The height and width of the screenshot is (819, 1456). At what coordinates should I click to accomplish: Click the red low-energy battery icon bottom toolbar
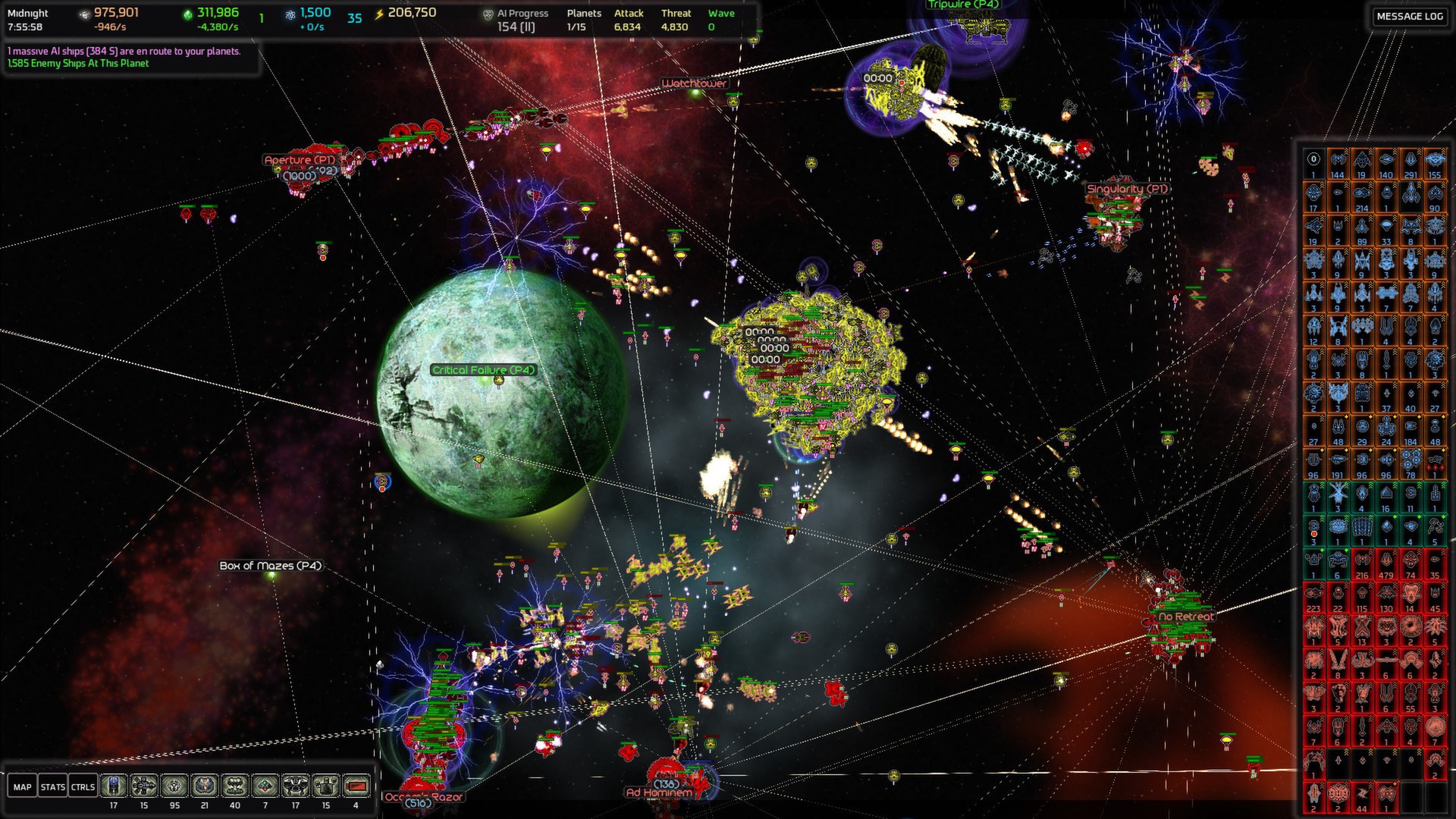[355, 786]
